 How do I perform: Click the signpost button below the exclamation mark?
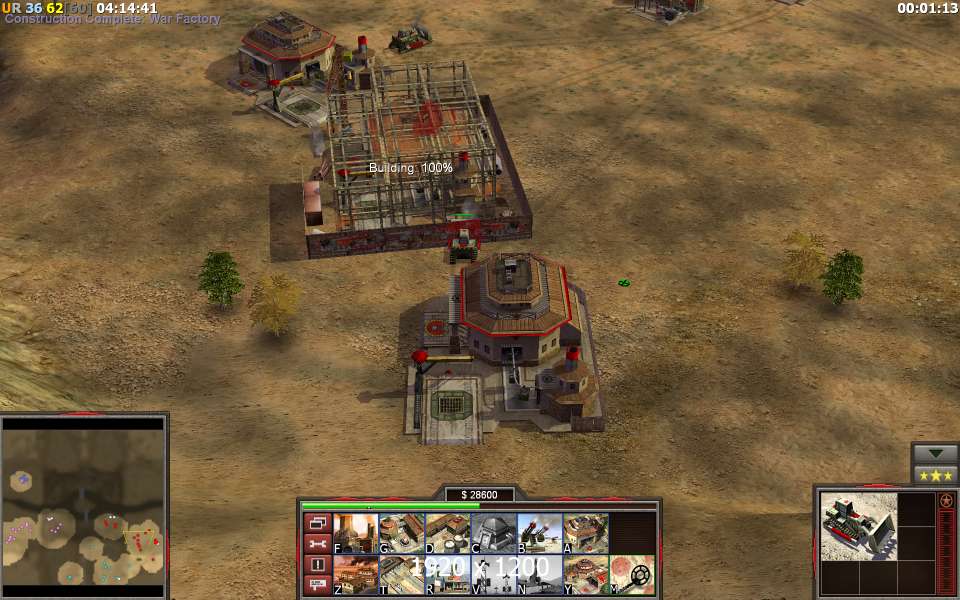(x=317, y=585)
